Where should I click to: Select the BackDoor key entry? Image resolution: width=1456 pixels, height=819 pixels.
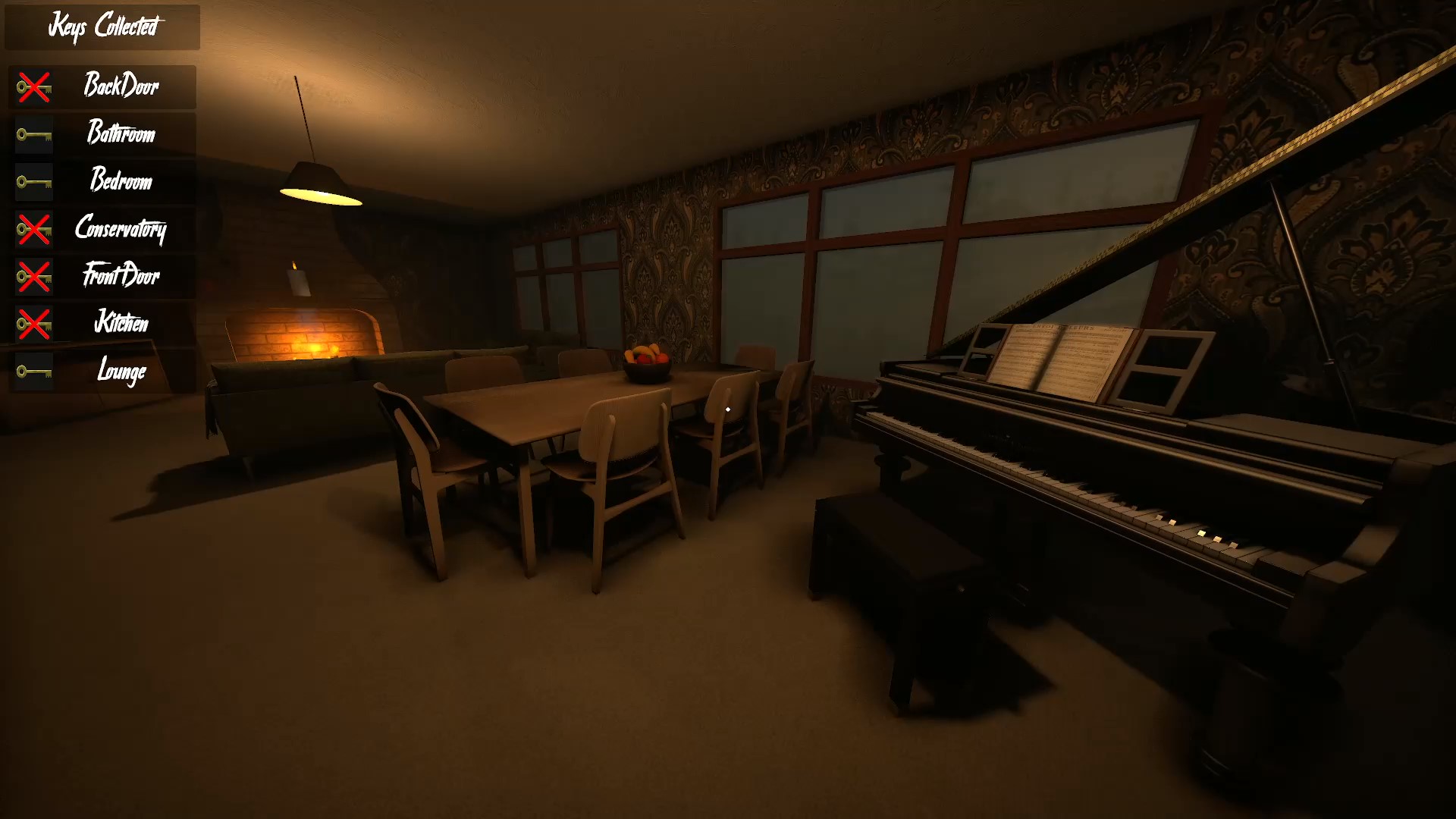(103, 86)
